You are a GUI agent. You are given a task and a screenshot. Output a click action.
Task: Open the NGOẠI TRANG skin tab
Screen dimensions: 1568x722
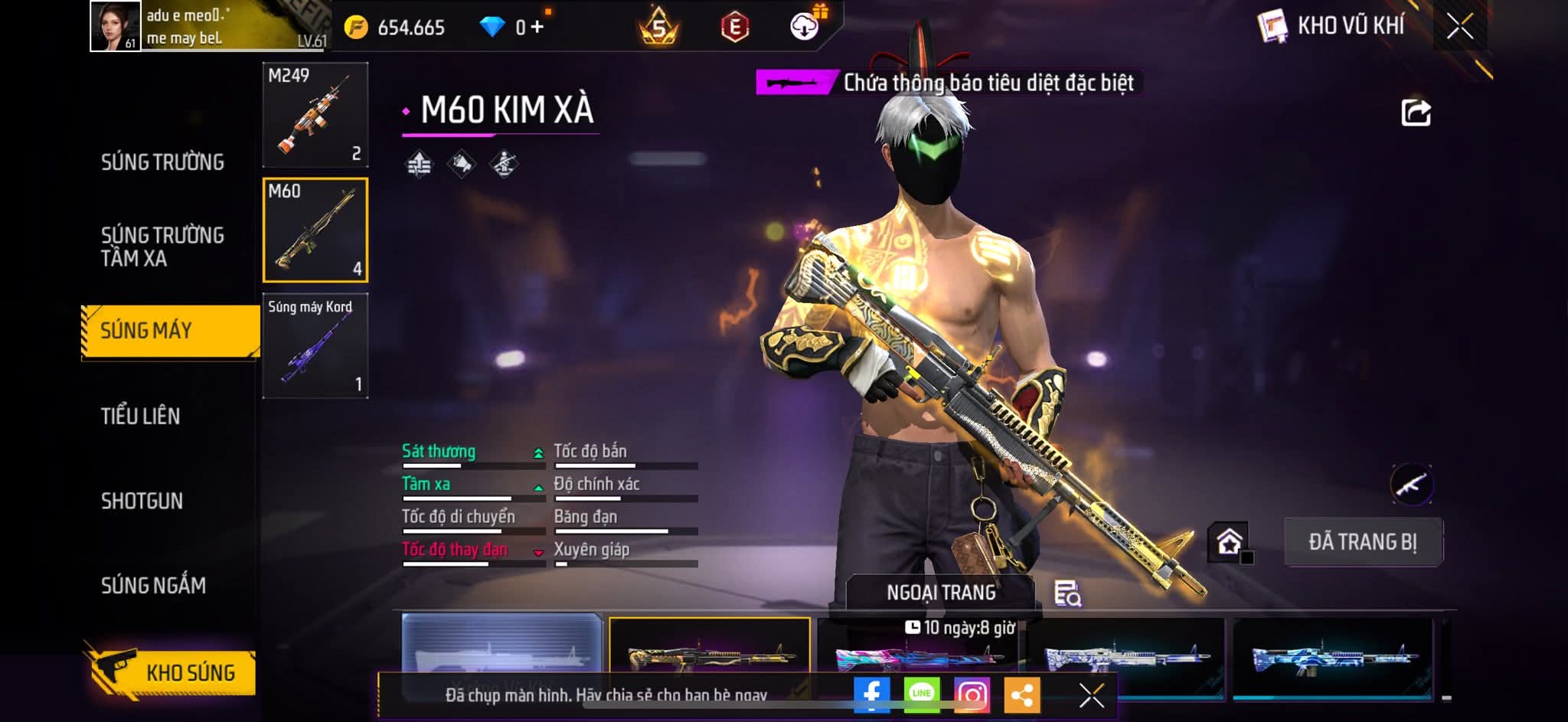[x=941, y=593]
